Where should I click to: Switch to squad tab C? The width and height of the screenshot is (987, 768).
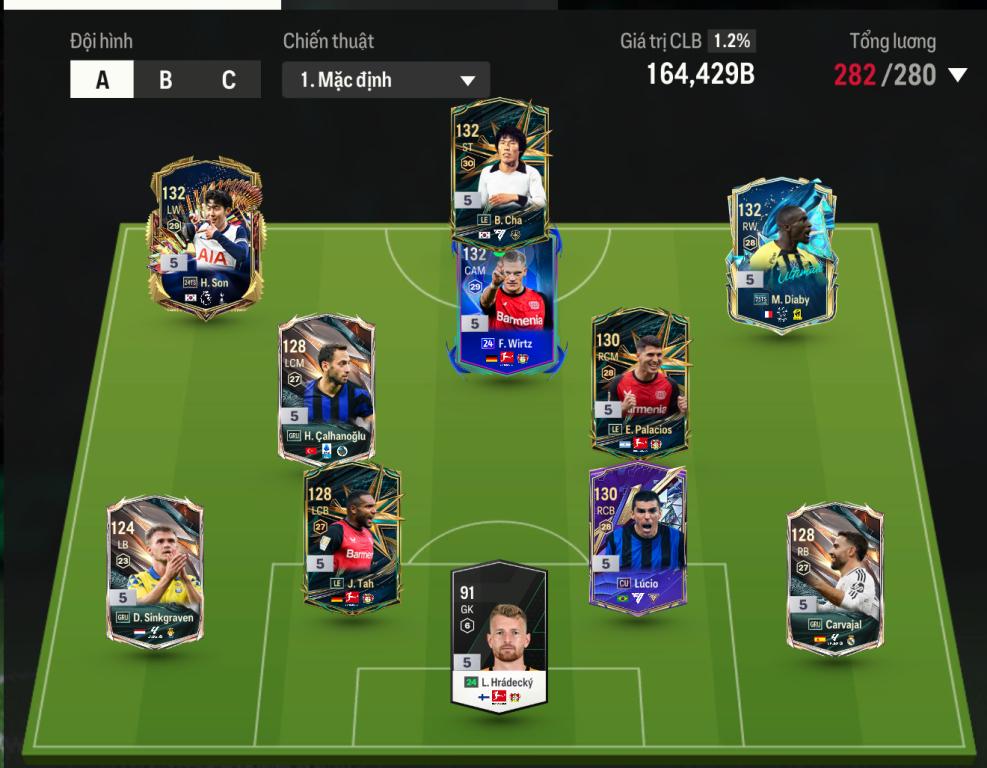229,80
